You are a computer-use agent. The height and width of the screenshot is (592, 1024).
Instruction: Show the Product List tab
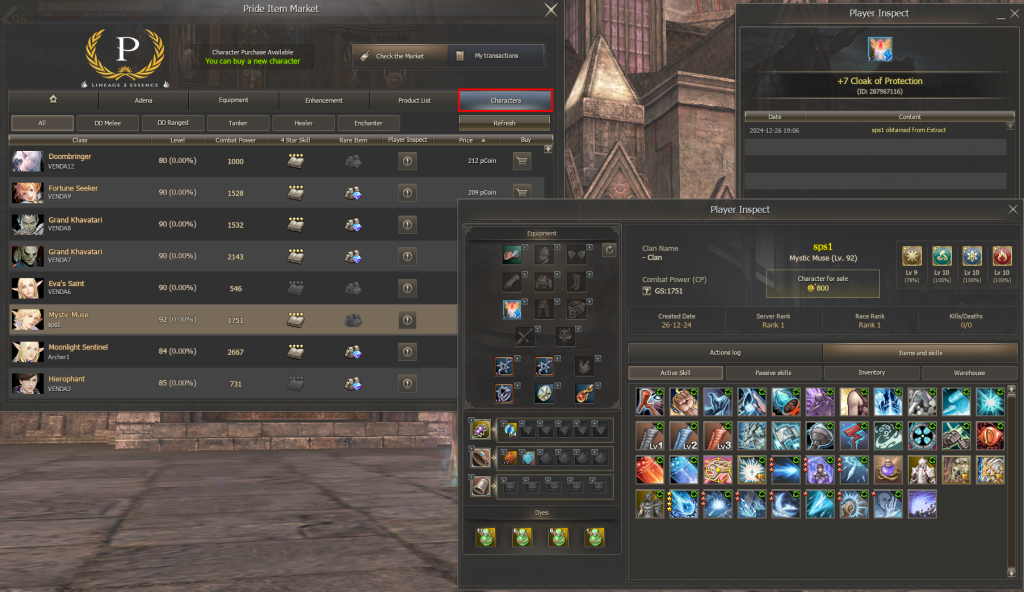pos(414,100)
